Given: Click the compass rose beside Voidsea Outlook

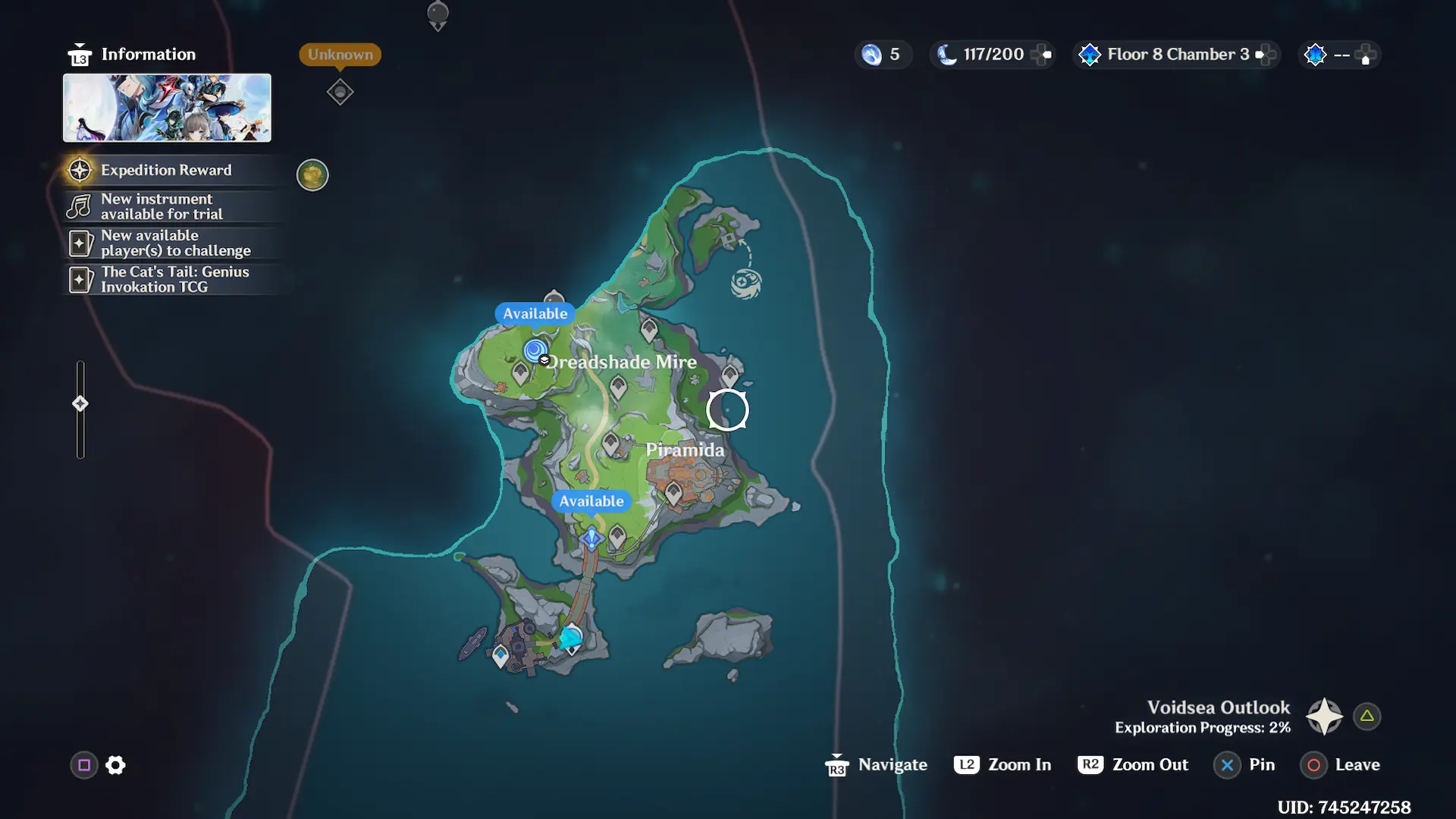Looking at the screenshot, I should click(x=1323, y=715).
